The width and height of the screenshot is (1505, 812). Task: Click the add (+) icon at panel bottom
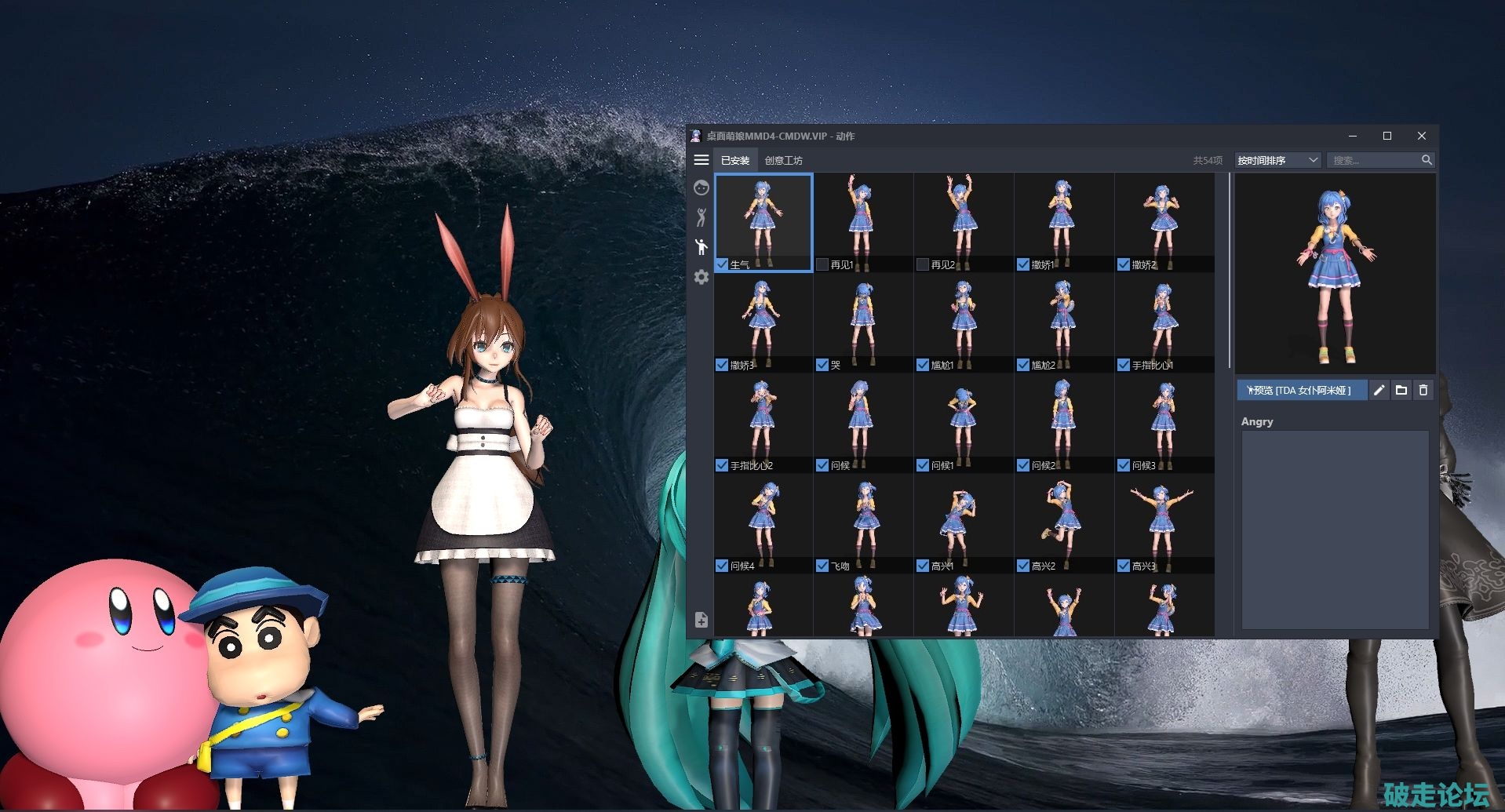(701, 620)
